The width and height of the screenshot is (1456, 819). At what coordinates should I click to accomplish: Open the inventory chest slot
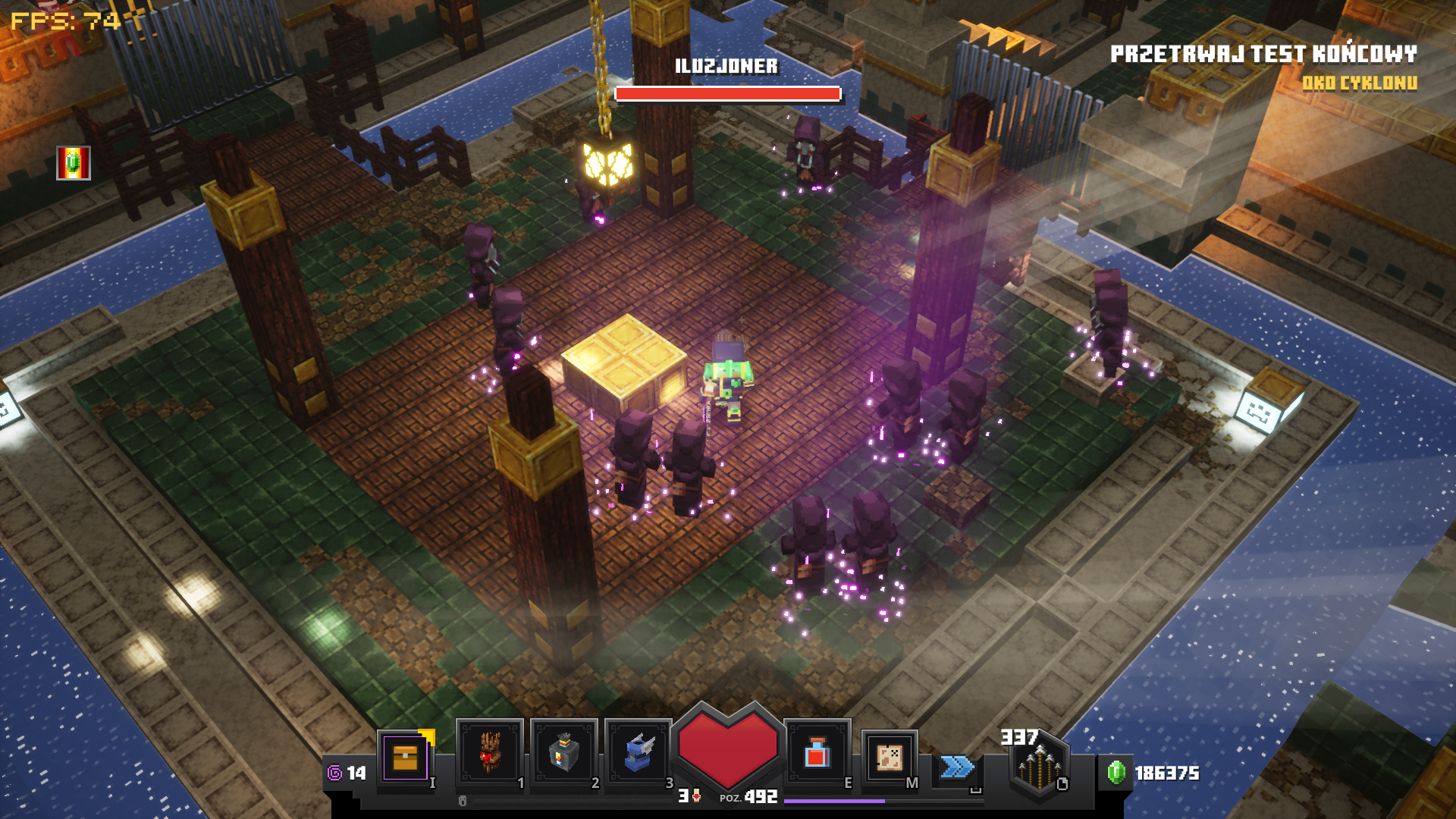click(405, 757)
